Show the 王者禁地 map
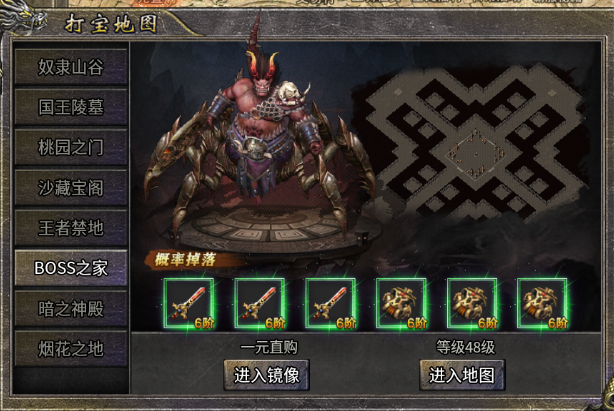This screenshot has width=614, height=411. pos(70,227)
